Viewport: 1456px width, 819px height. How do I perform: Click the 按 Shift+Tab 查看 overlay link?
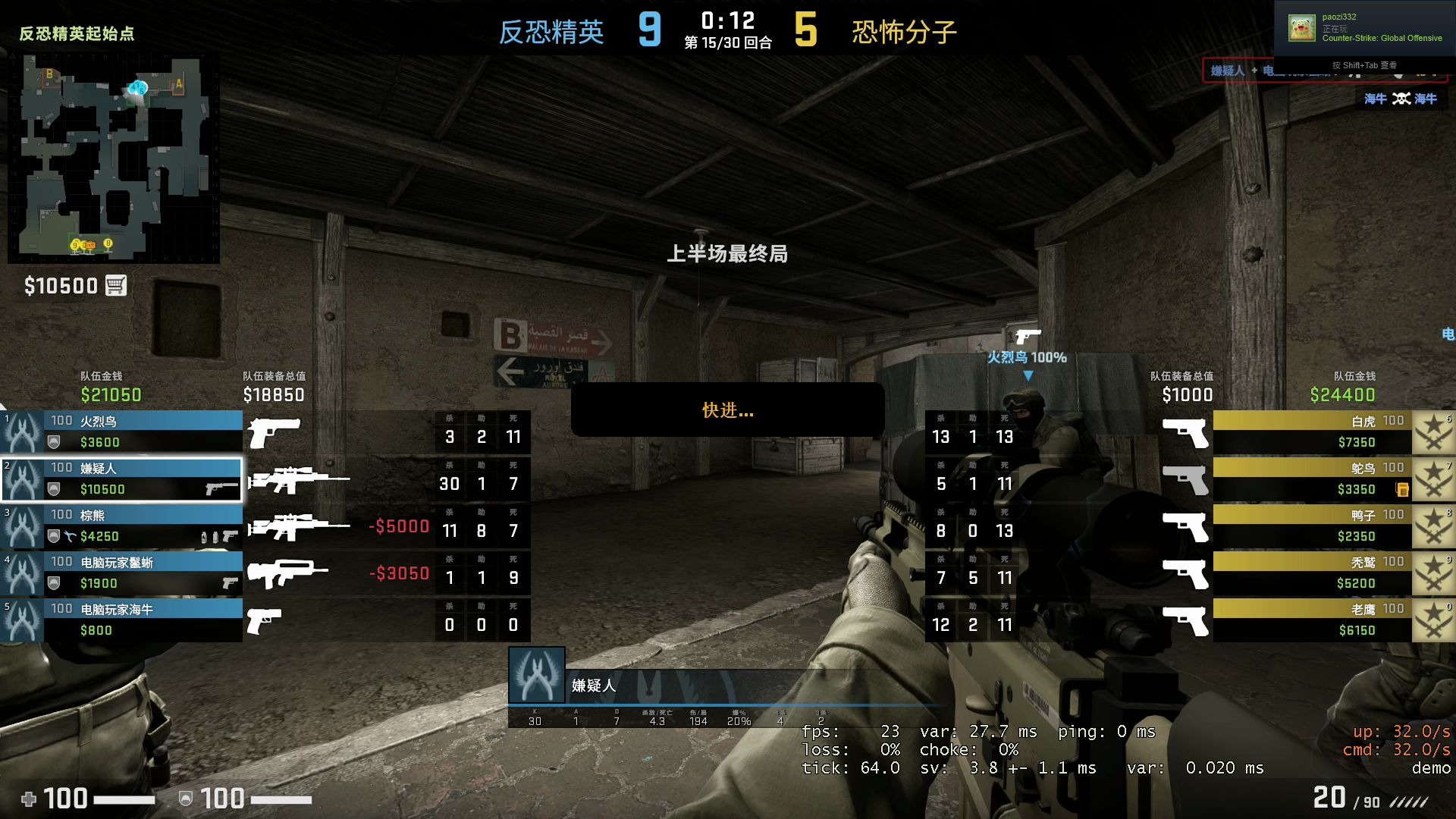1365,66
